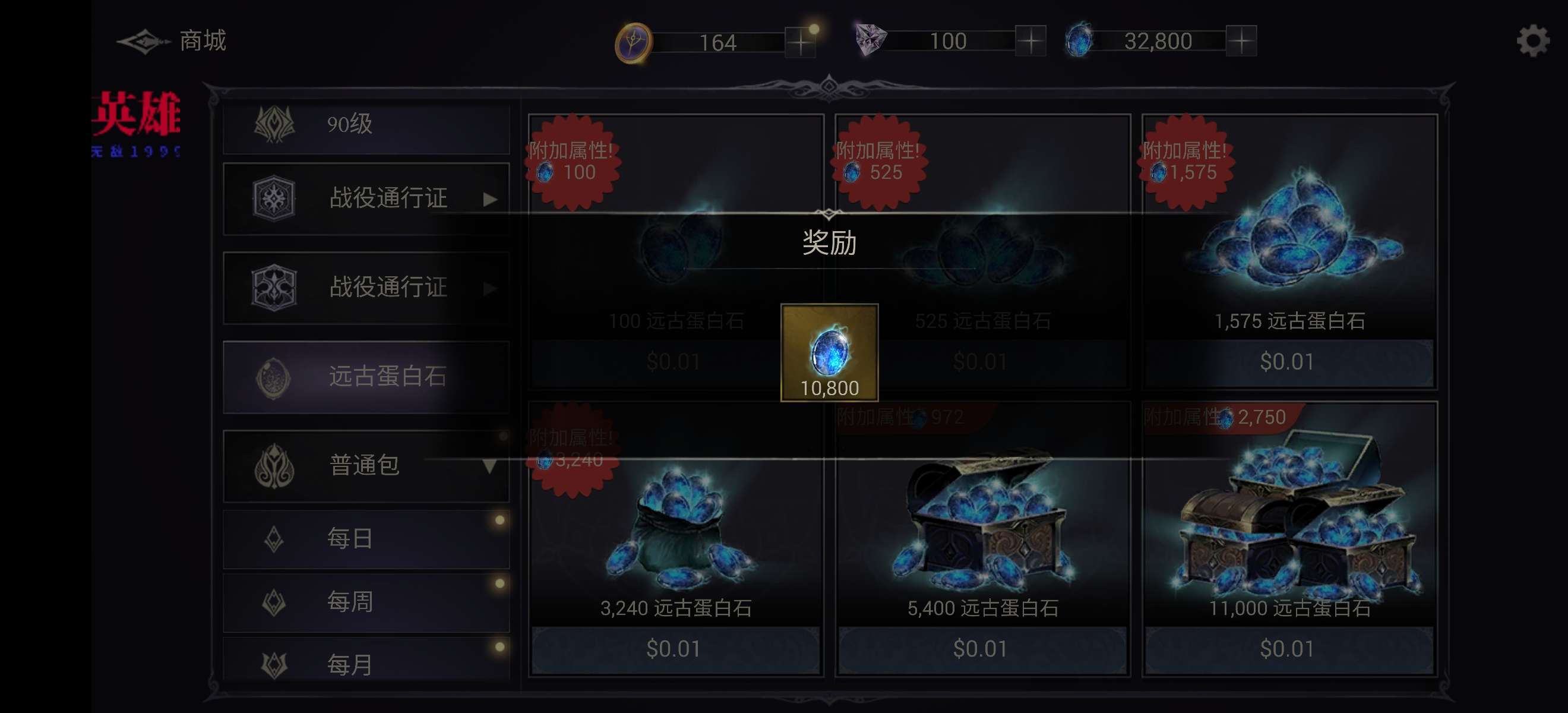Go back using the shop back arrow

pyautogui.click(x=144, y=42)
